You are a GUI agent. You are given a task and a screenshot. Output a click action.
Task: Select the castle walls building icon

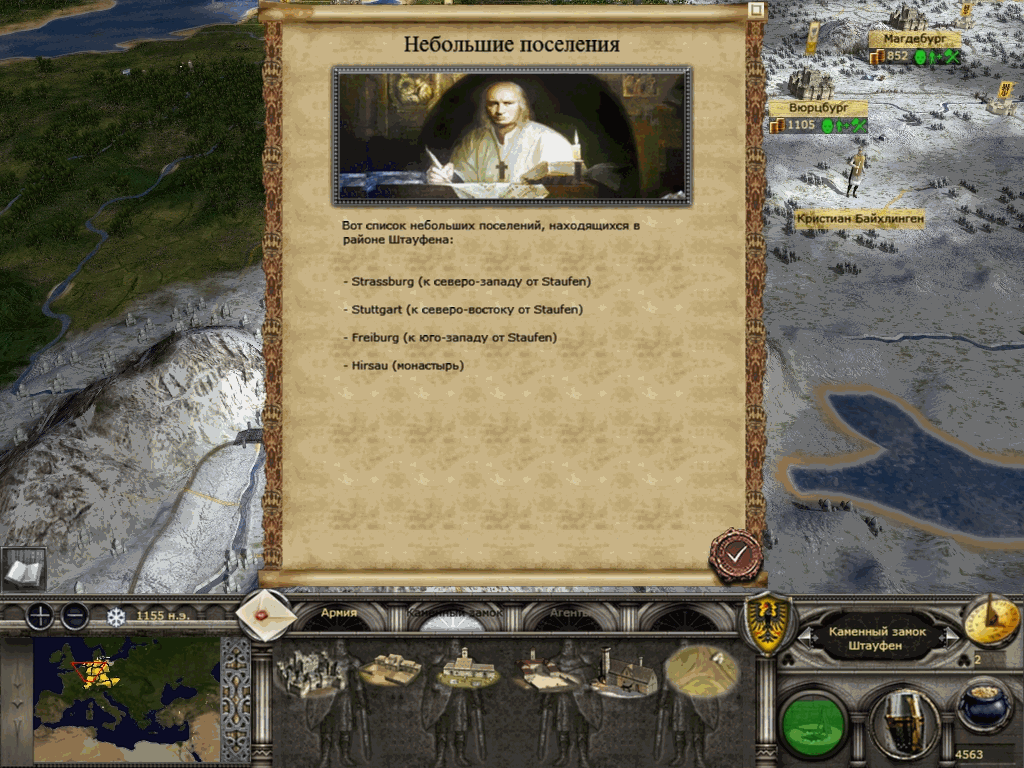(311, 673)
